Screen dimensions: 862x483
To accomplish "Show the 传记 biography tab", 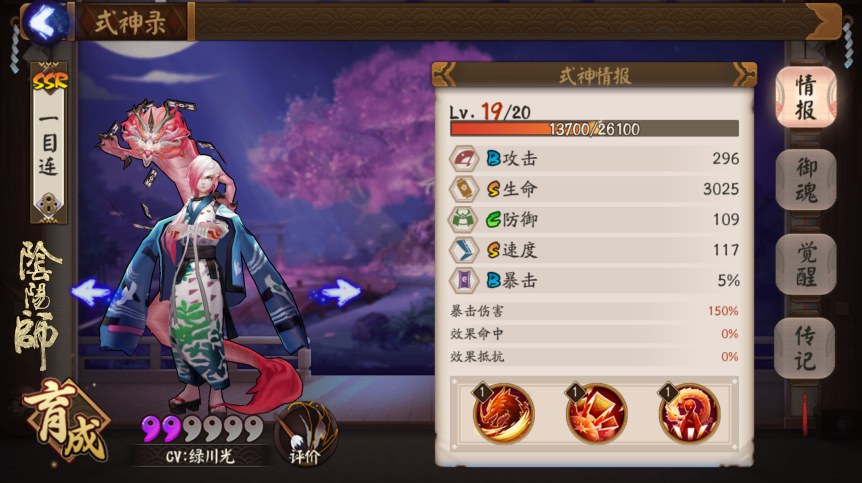I will (805, 346).
